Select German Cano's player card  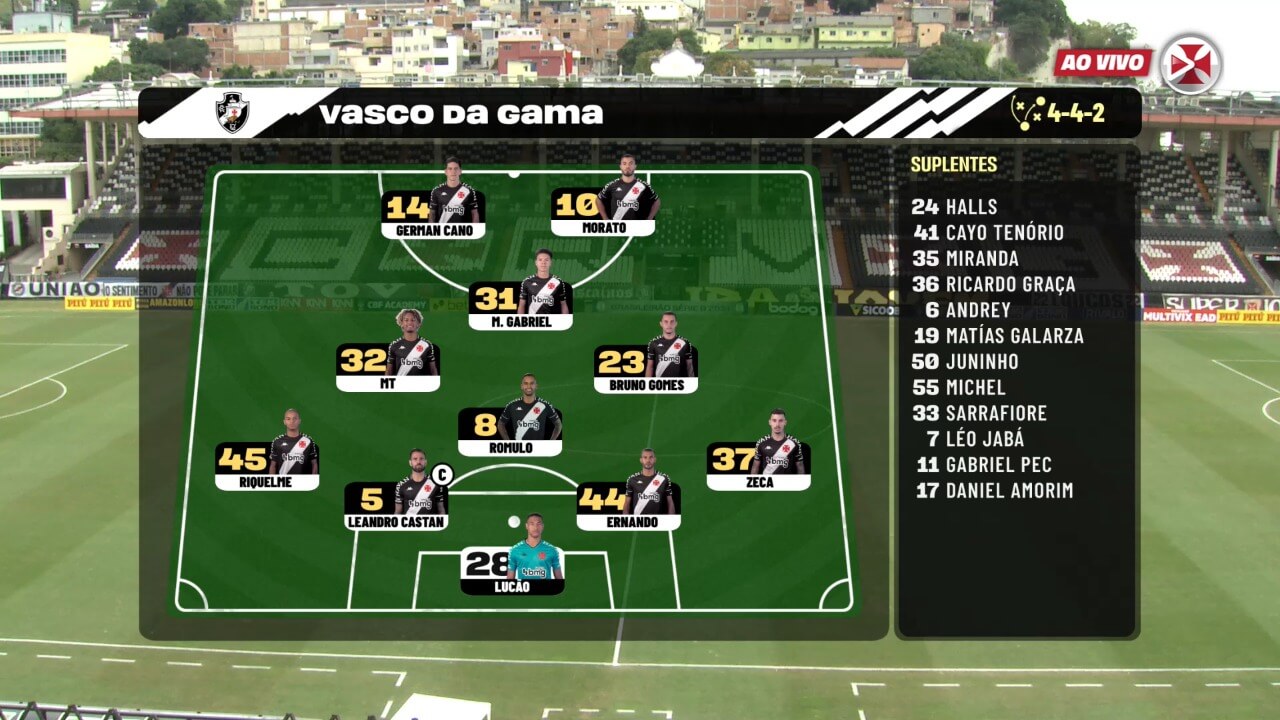tap(433, 211)
